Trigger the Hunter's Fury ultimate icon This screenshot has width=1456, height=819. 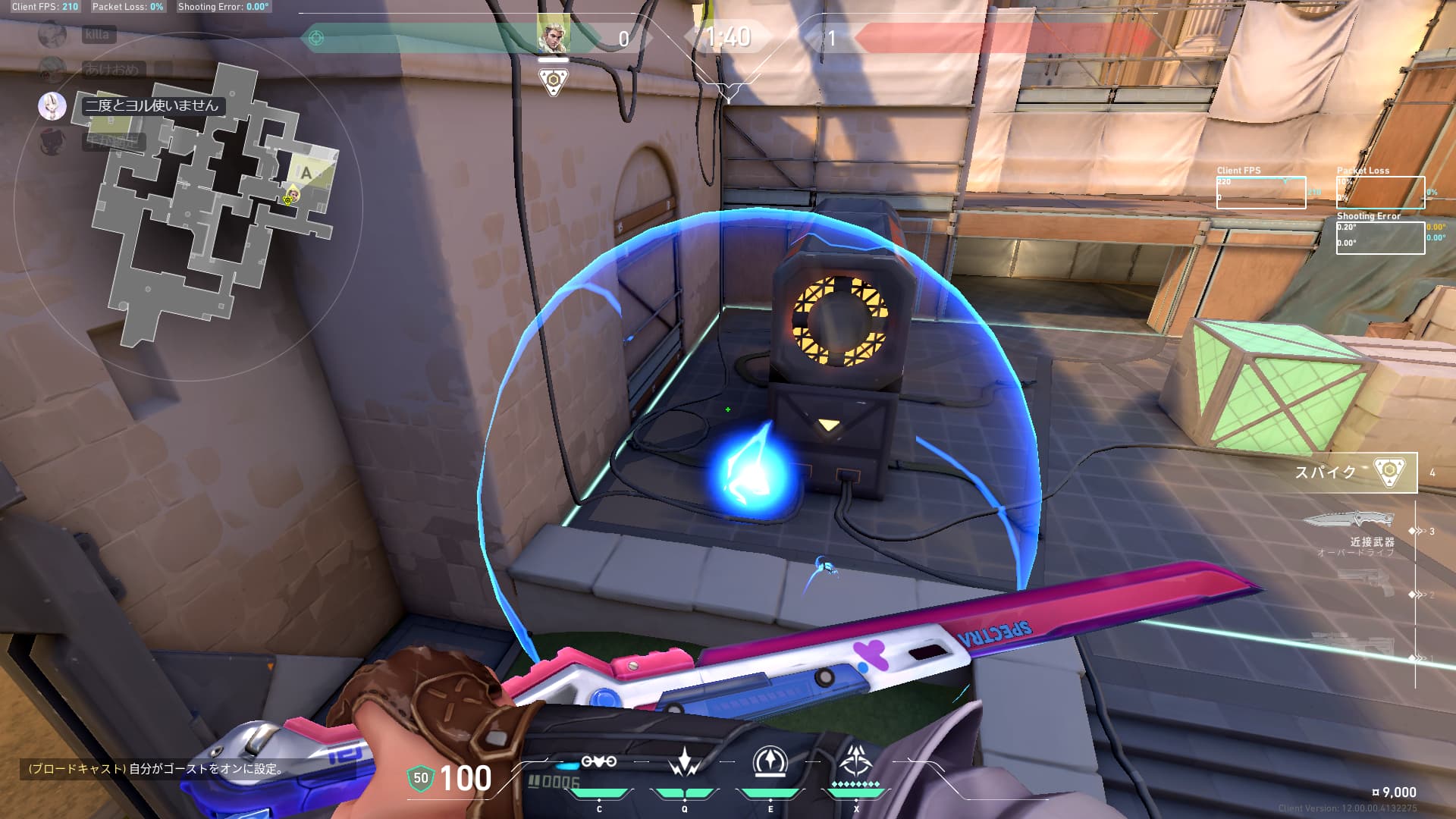tap(856, 761)
